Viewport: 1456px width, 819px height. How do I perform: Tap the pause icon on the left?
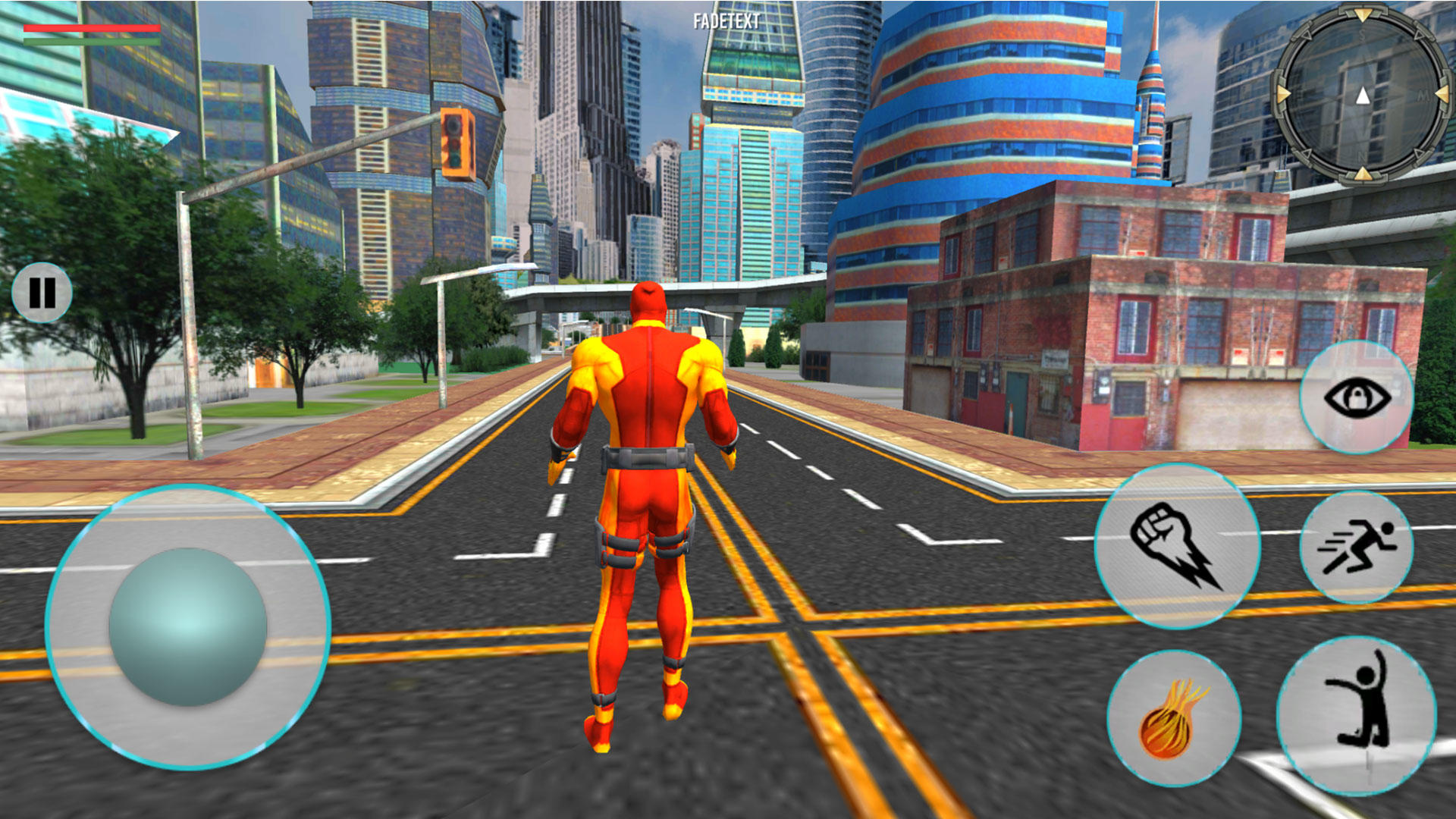tap(42, 292)
